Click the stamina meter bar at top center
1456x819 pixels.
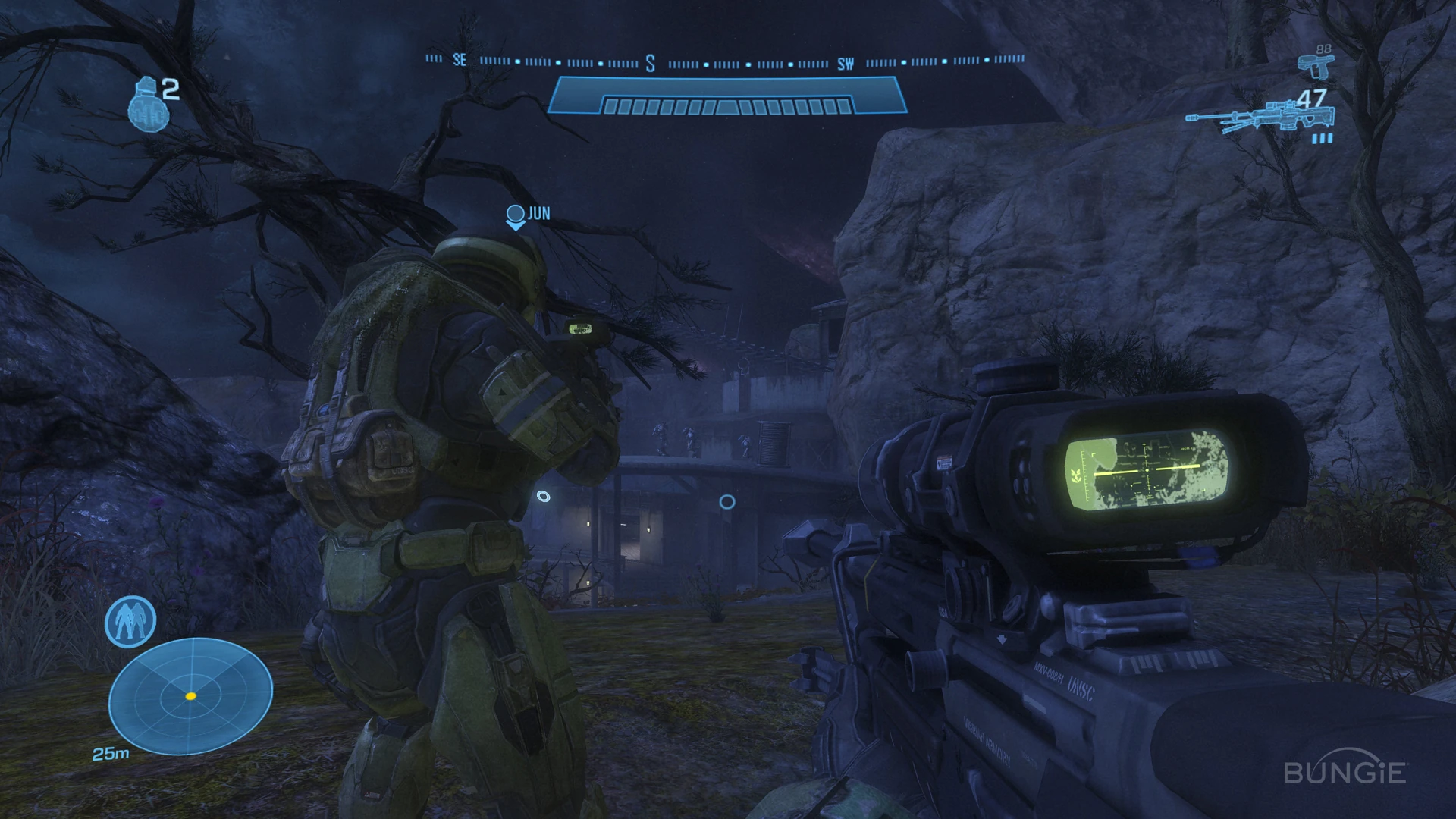726,94
